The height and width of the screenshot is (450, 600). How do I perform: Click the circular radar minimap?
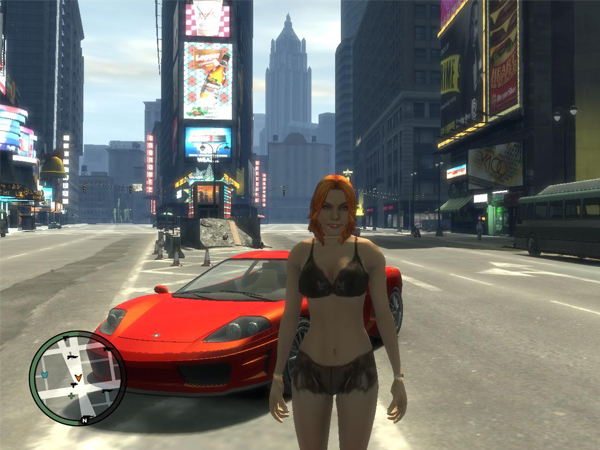[78, 377]
